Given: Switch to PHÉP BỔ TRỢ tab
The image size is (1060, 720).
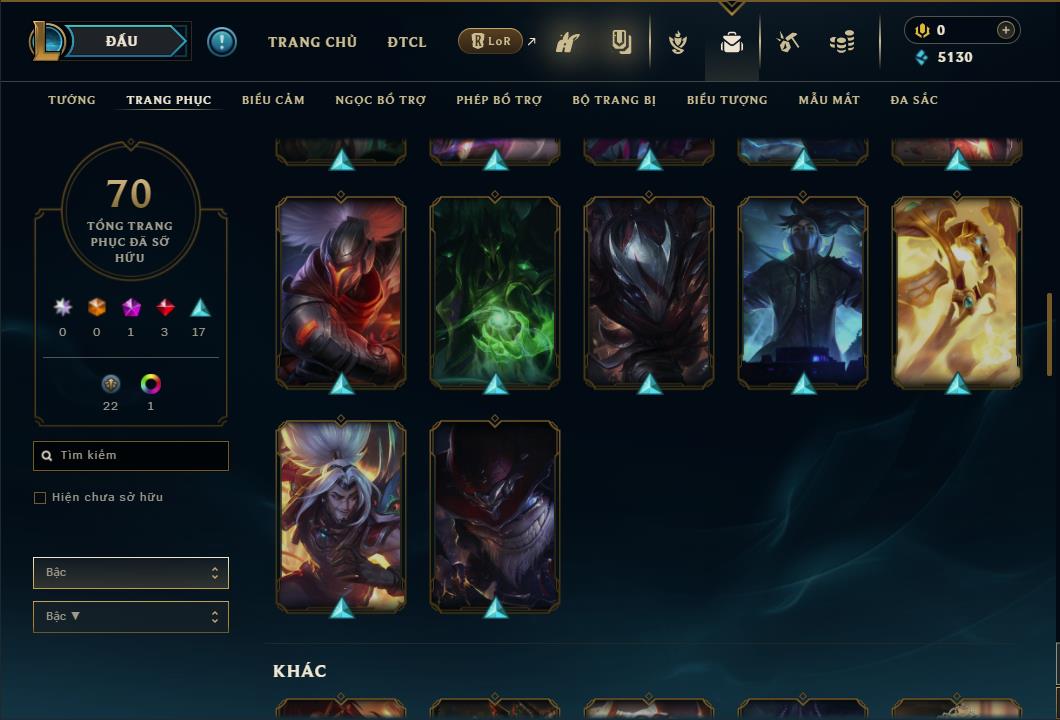Looking at the screenshot, I should click(x=499, y=100).
